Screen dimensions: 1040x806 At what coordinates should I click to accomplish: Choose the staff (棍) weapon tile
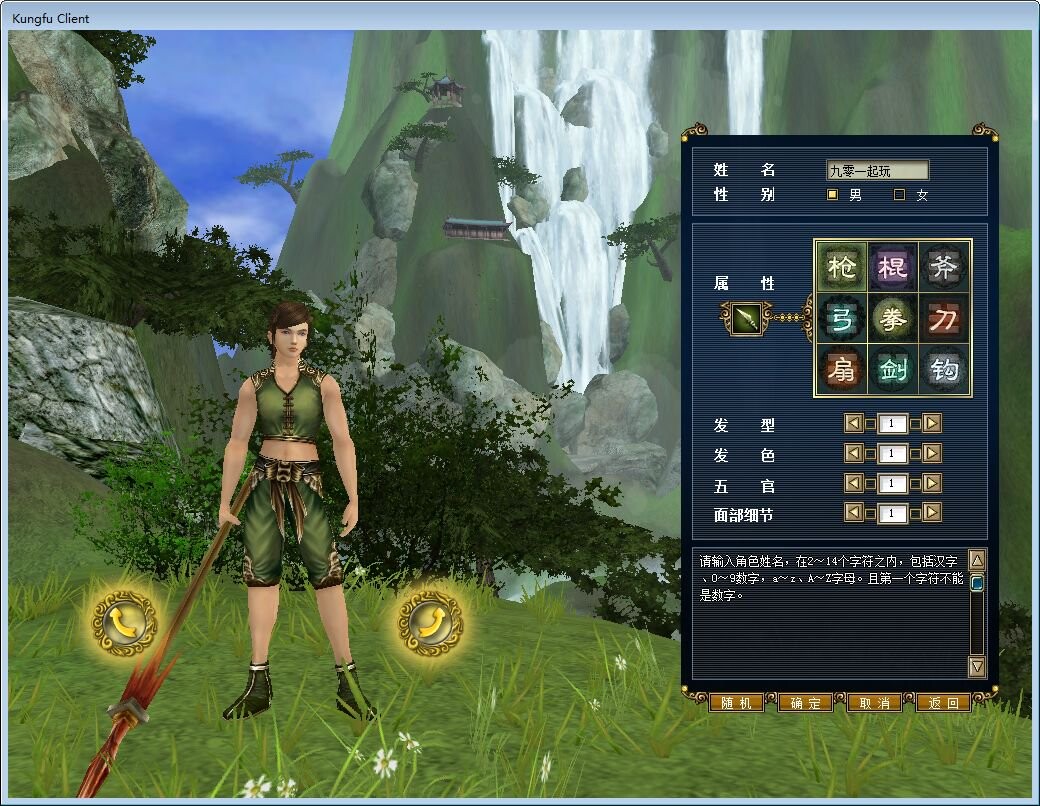tap(893, 267)
